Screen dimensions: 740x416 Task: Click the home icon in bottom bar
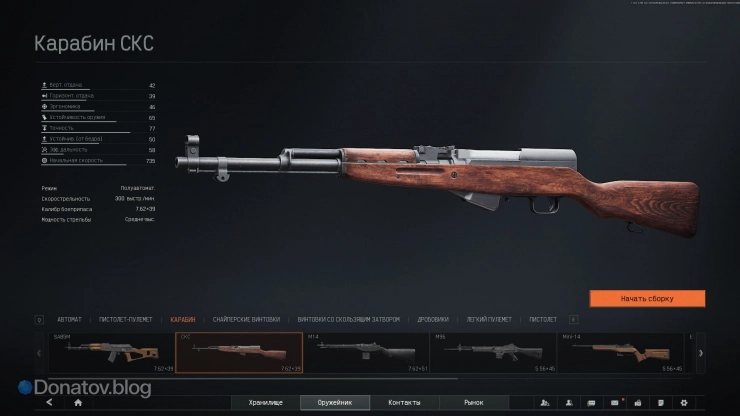pyautogui.click(x=78, y=402)
